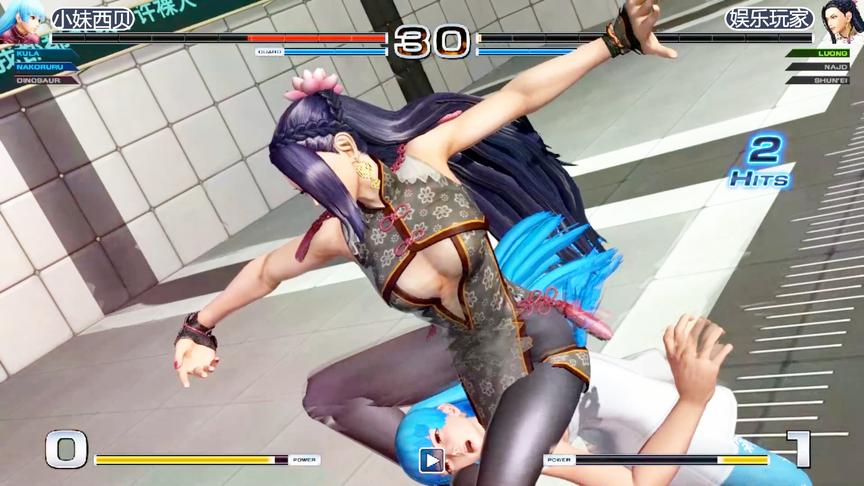The width and height of the screenshot is (864, 486).
Task: Select Luong's character portrait
Action: tap(840, 22)
